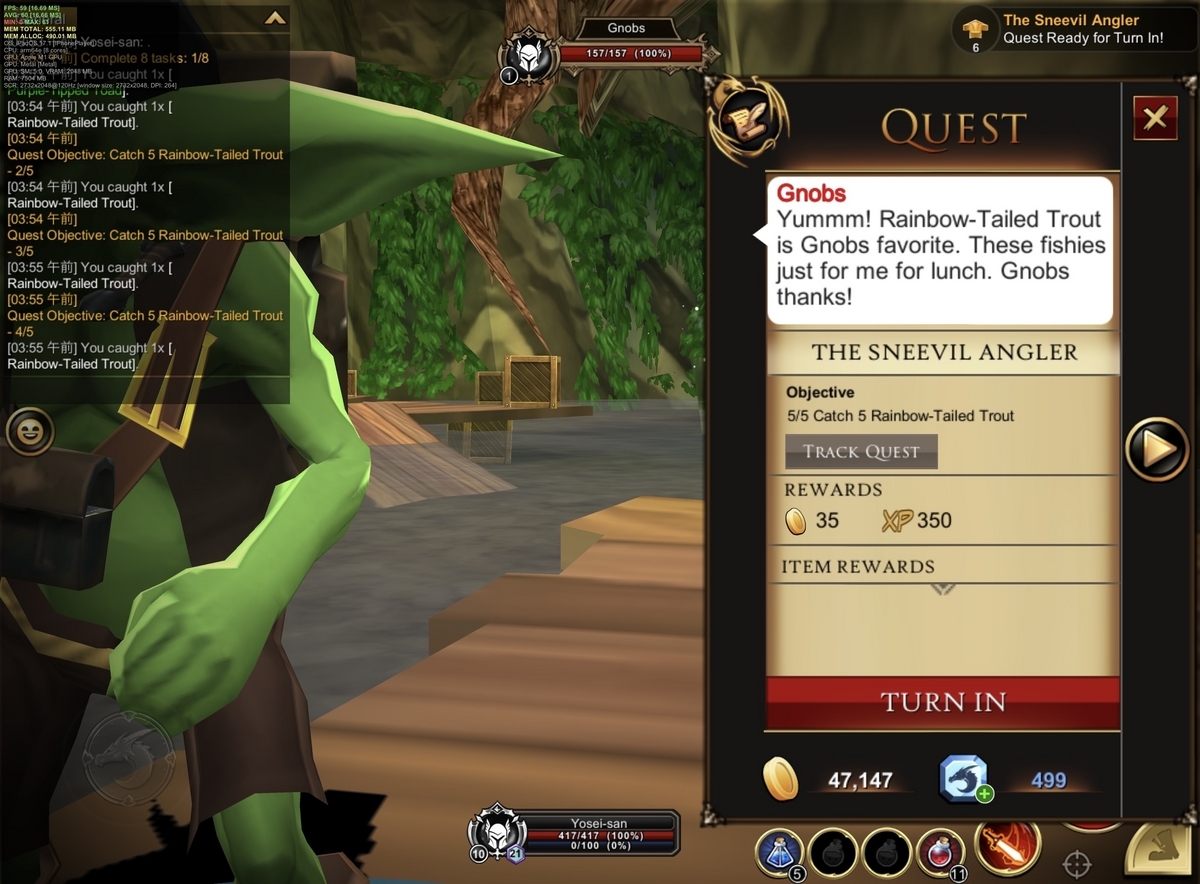Turn in The Sneevil Angler quest
Image resolution: width=1200 pixels, height=884 pixels.
pyautogui.click(x=942, y=702)
